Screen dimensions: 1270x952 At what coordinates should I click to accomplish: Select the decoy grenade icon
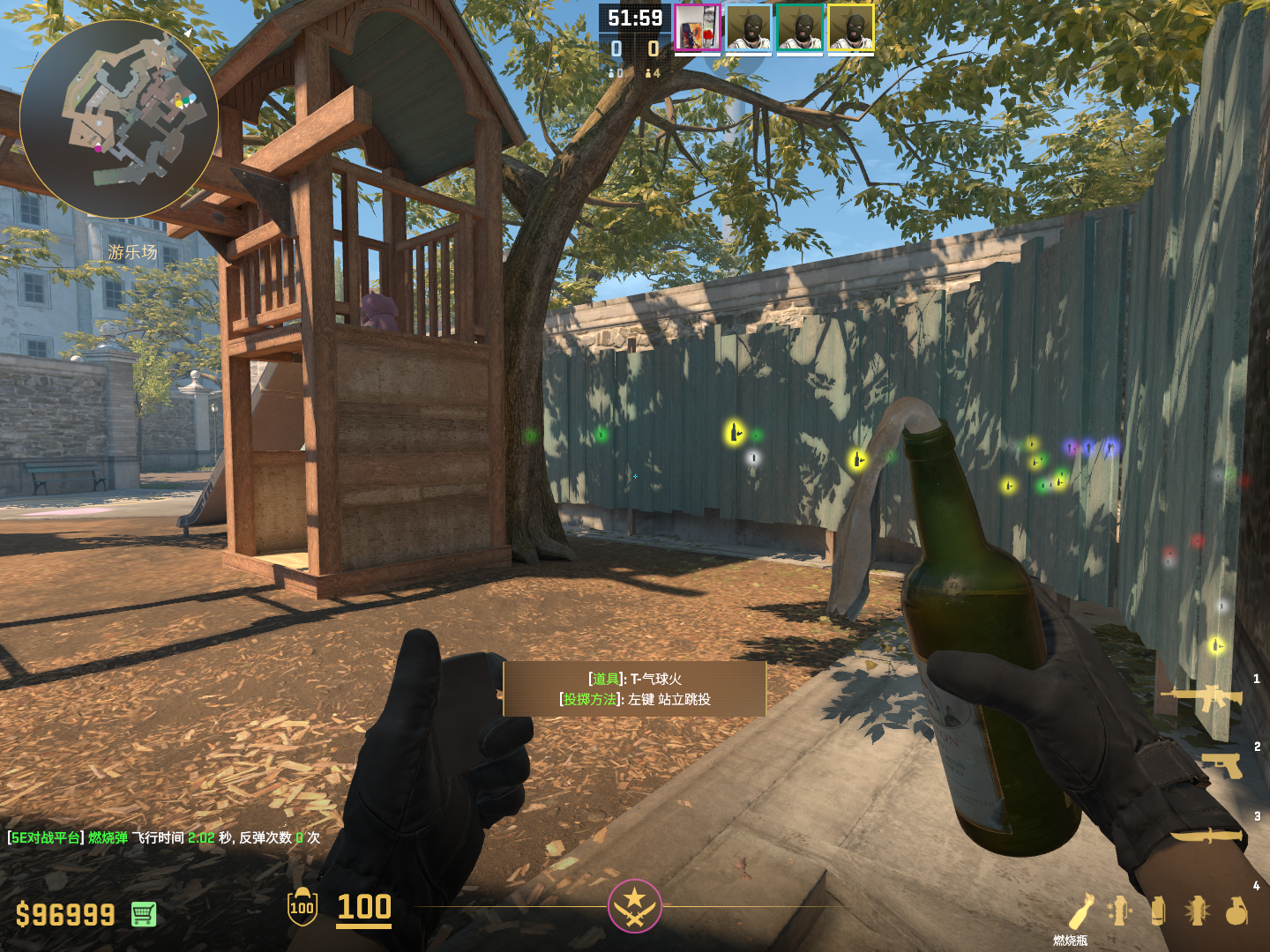tap(1119, 911)
